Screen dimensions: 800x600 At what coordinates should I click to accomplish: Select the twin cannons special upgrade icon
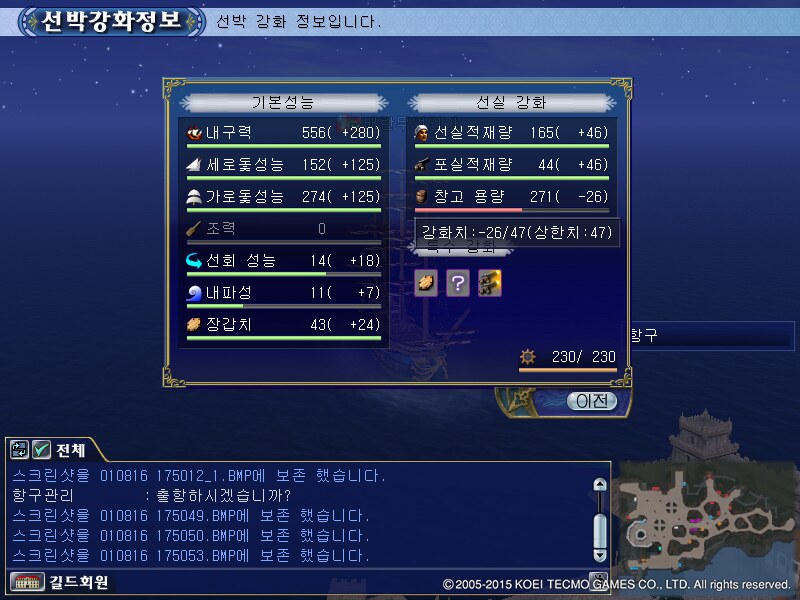coord(489,283)
